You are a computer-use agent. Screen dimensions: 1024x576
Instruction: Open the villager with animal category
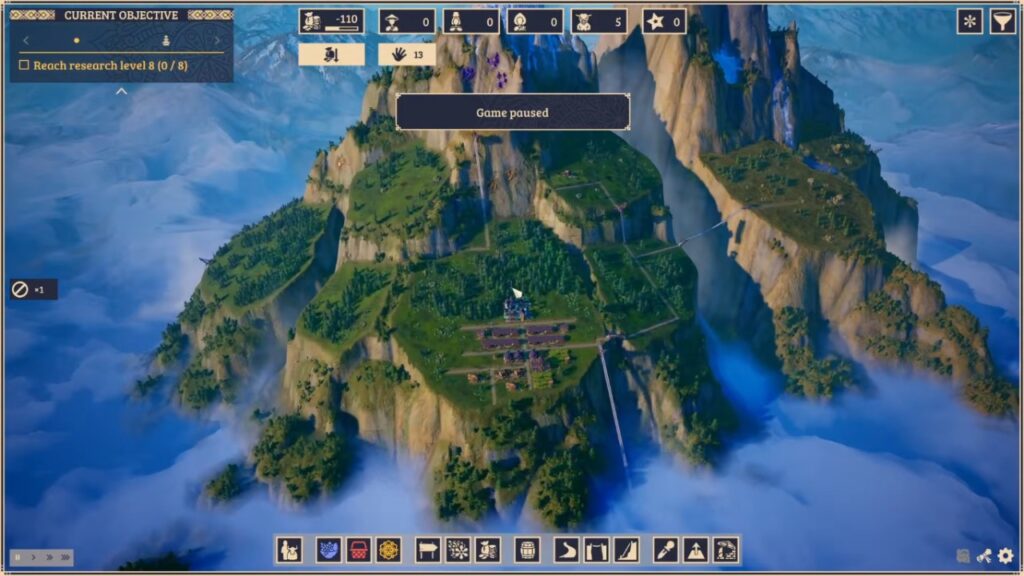click(290, 549)
